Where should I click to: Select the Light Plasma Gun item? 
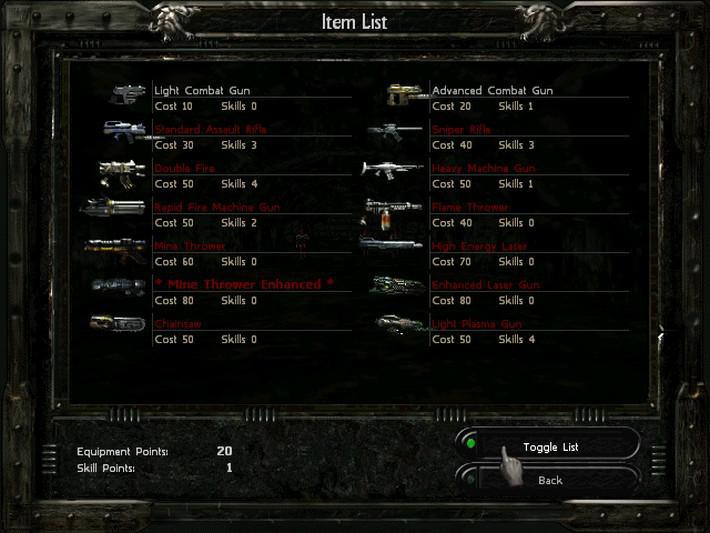pyautogui.click(x=476, y=324)
